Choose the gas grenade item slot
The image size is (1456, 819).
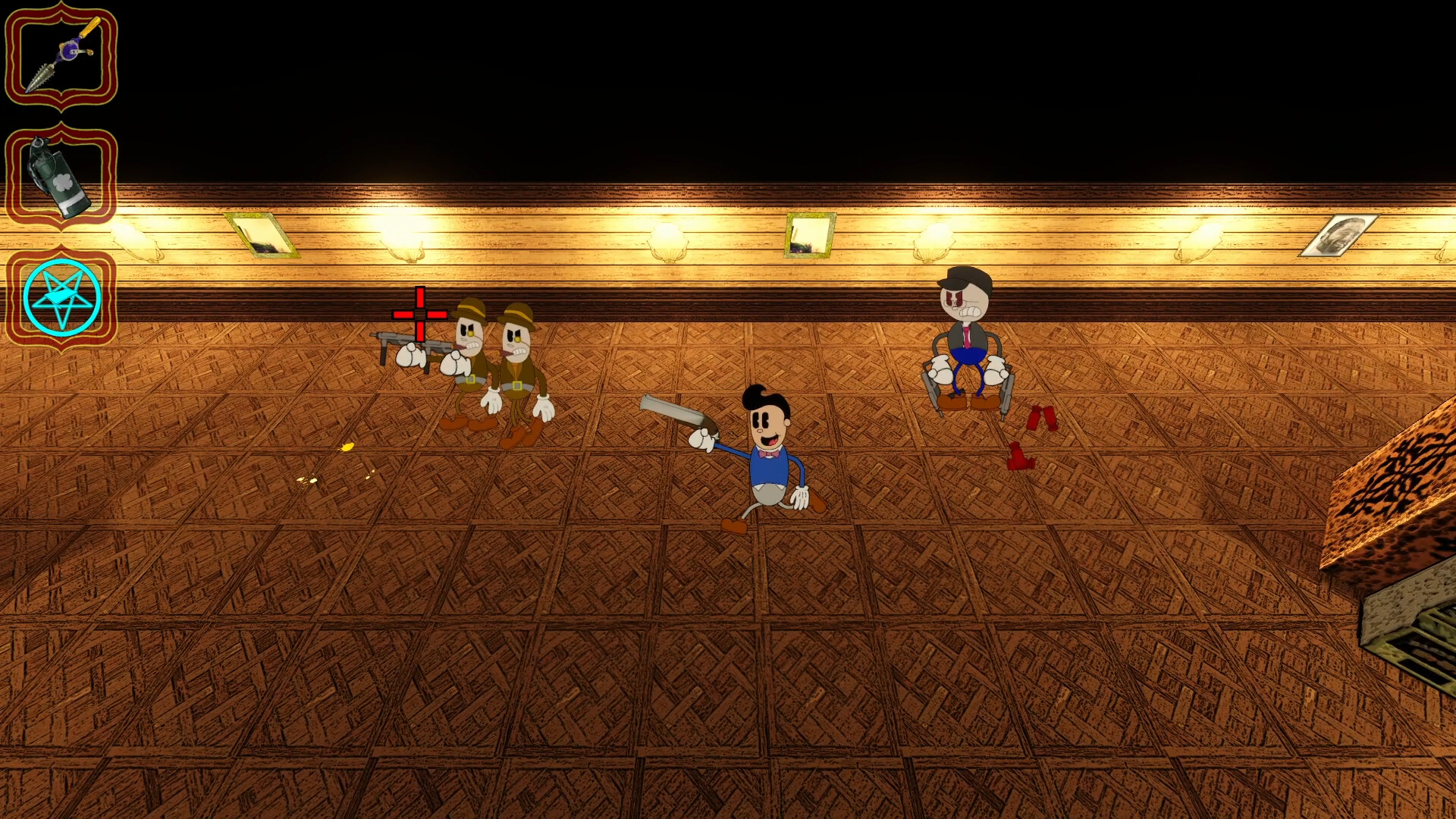click(x=61, y=177)
